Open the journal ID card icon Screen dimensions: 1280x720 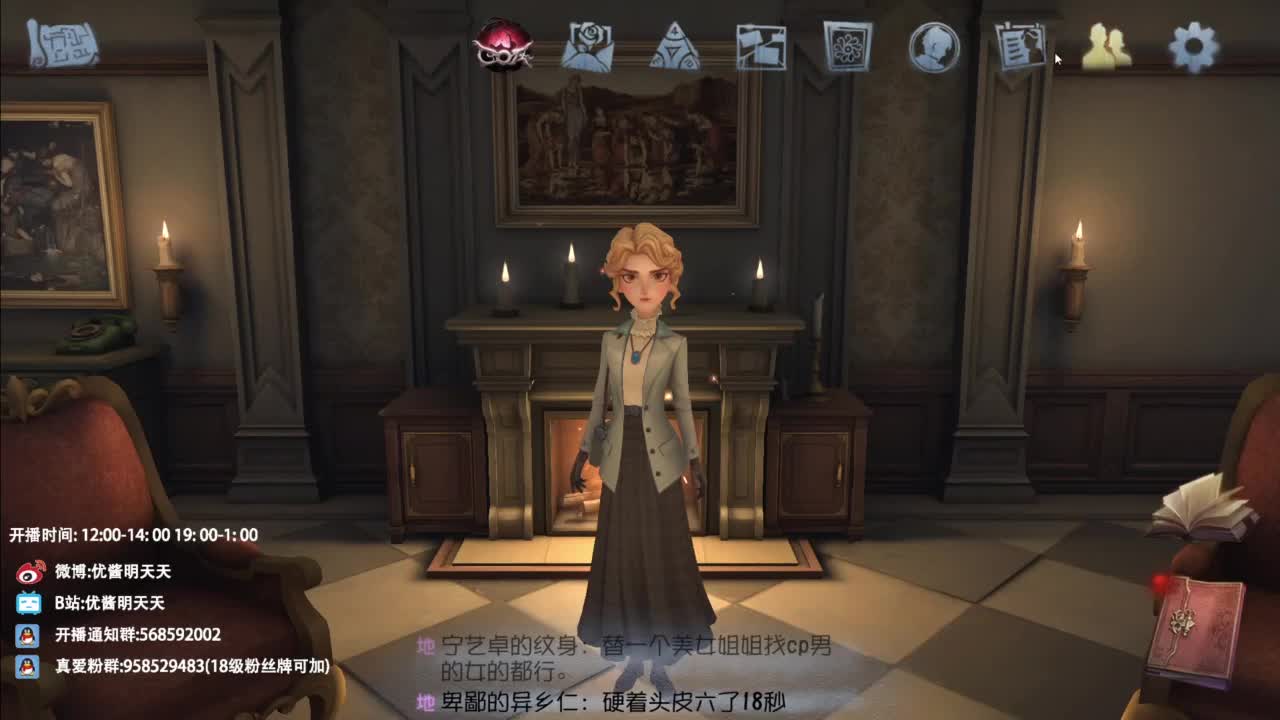tap(1018, 44)
